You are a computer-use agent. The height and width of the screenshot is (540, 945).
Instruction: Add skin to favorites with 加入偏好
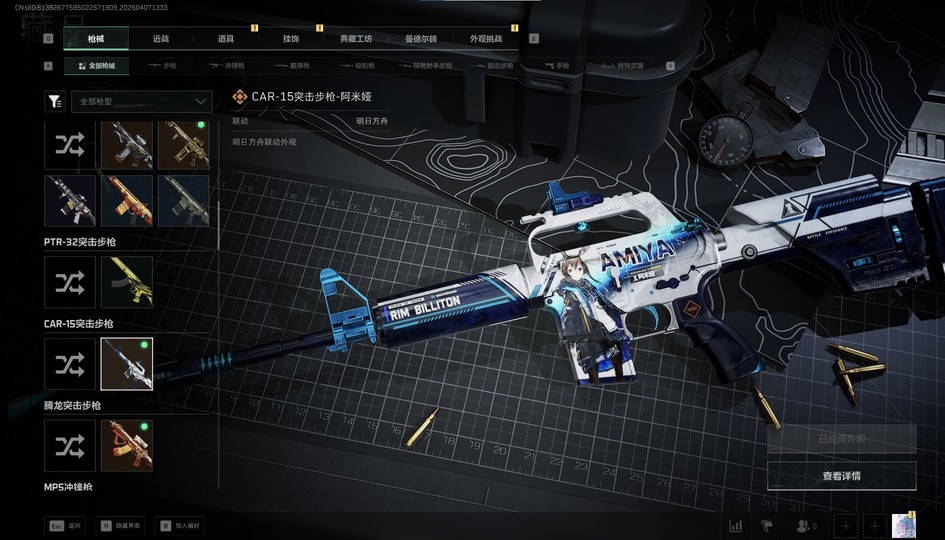180,525
